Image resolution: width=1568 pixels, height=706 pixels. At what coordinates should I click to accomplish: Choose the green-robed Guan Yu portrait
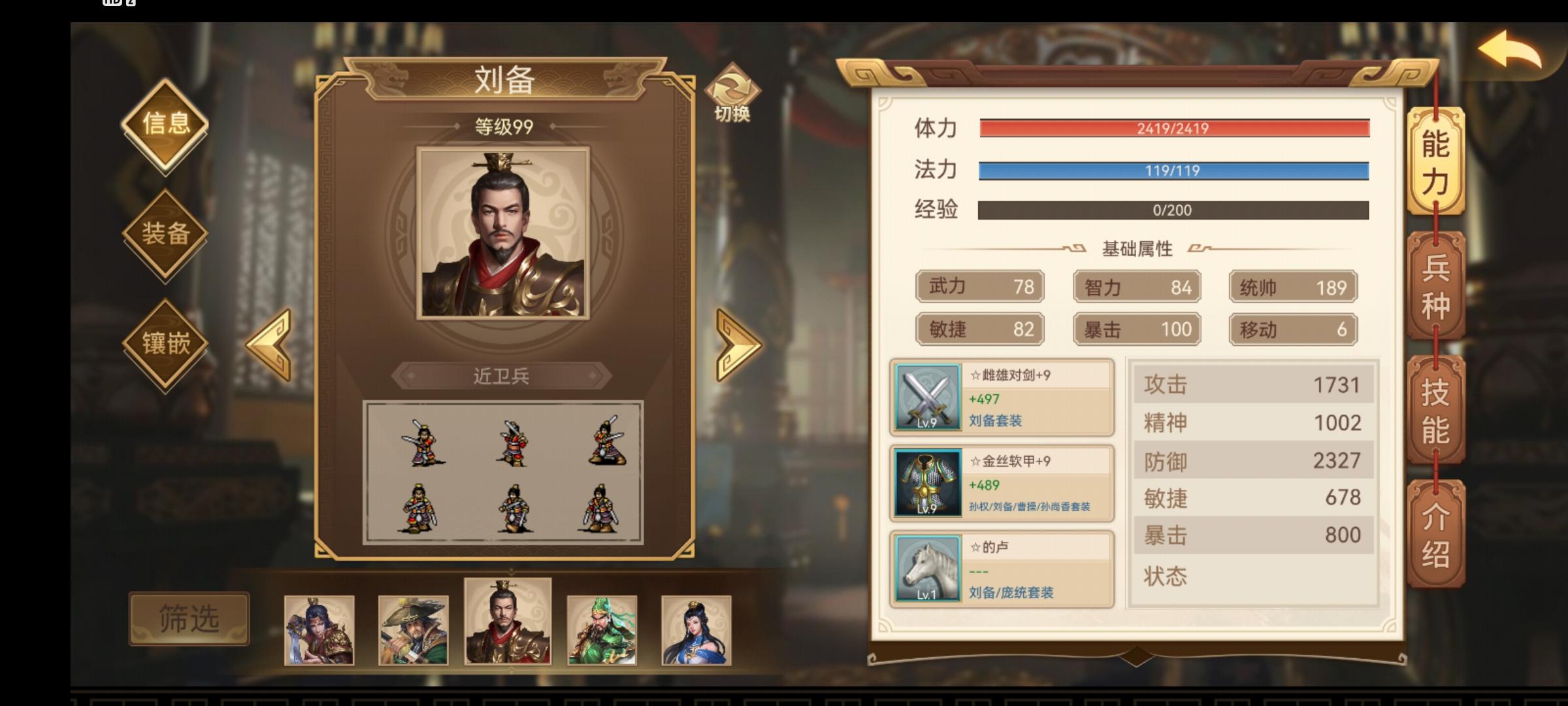pos(602,630)
